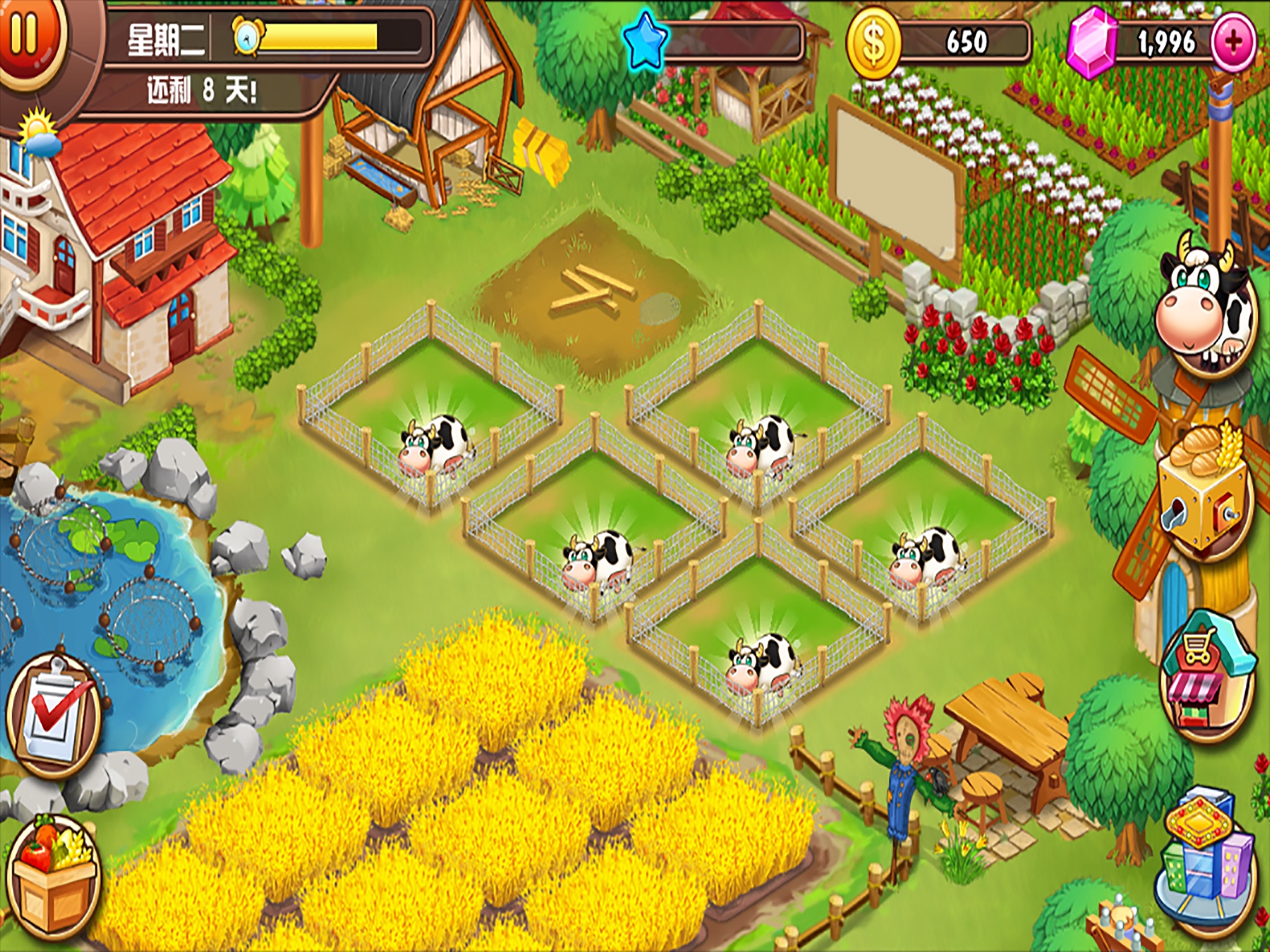The height and width of the screenshot is (952, 1270).
Task: Add more pink gems with plus button
Action: pos(1233,42)
